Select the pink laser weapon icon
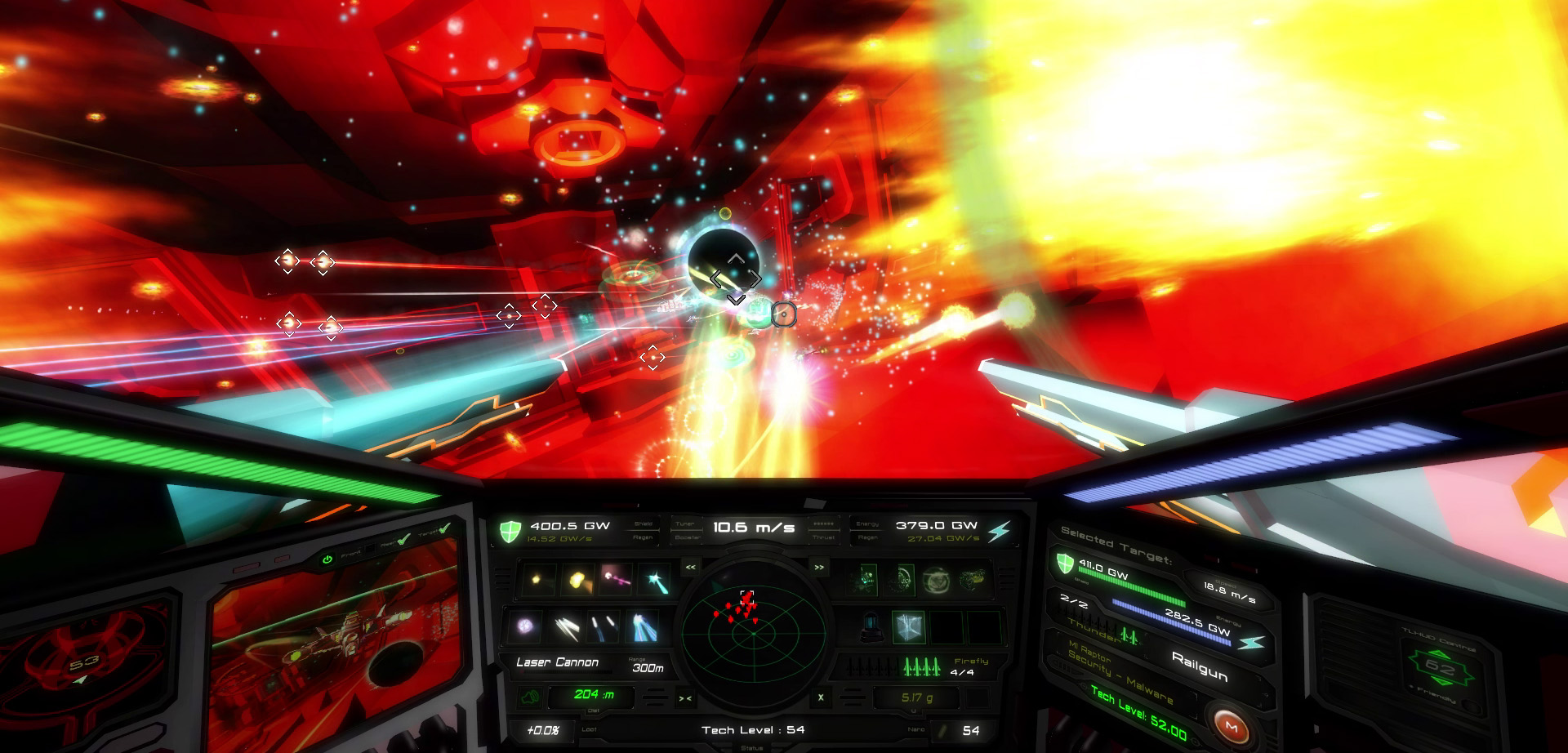The height and width of the screenshot is (753, 1568). pos(615,580)
